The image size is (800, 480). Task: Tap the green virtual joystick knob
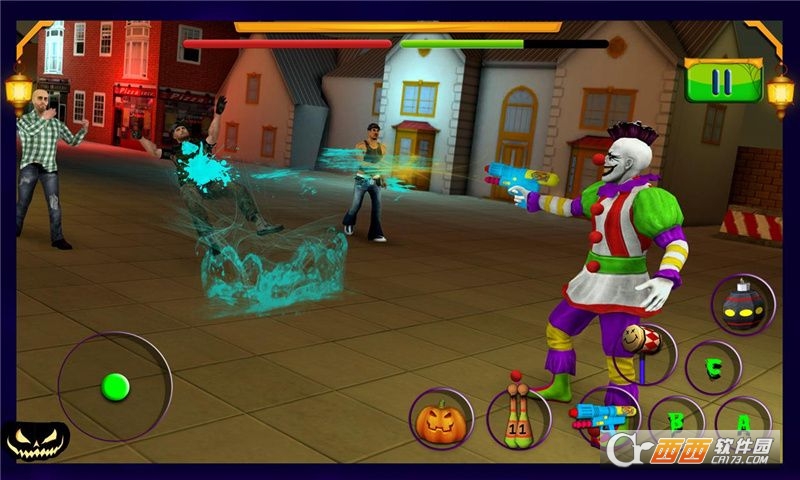tap(116, 385)
